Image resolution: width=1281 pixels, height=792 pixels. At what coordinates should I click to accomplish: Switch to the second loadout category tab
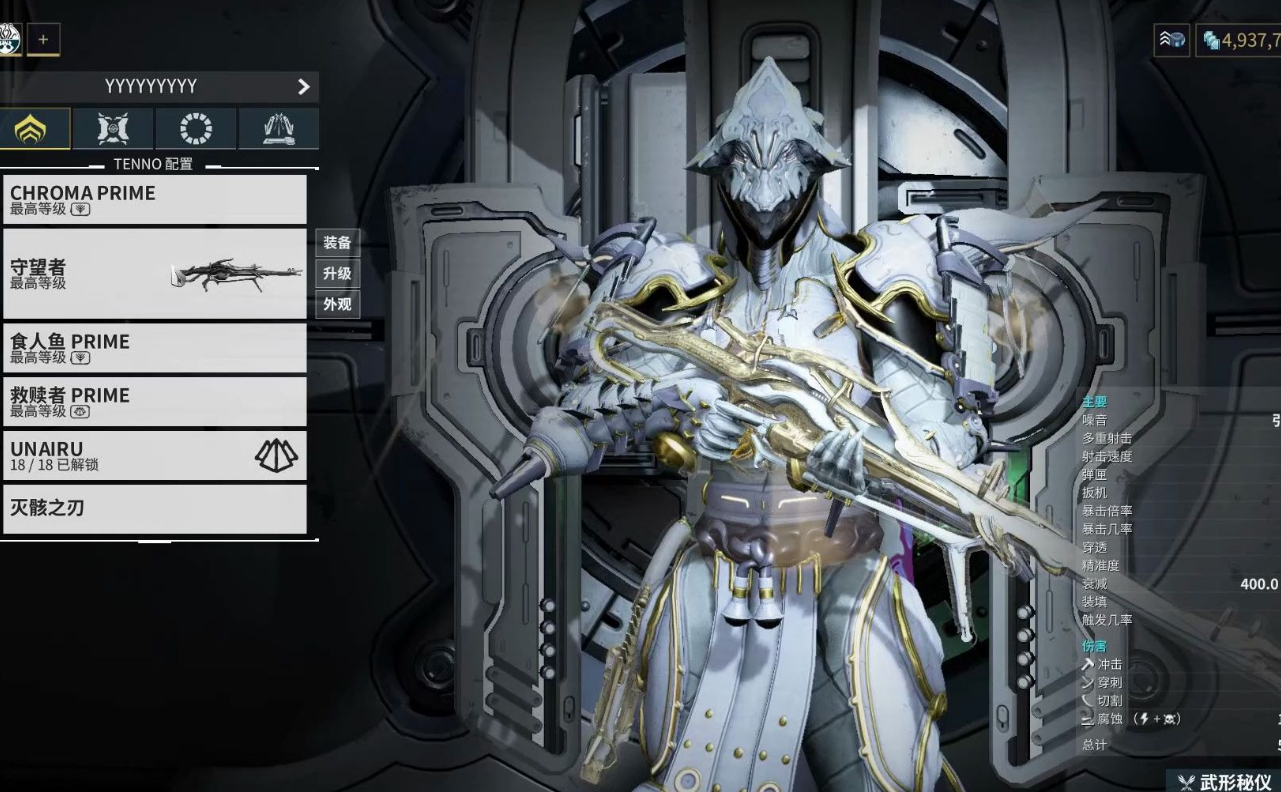(x=113, y=129)
